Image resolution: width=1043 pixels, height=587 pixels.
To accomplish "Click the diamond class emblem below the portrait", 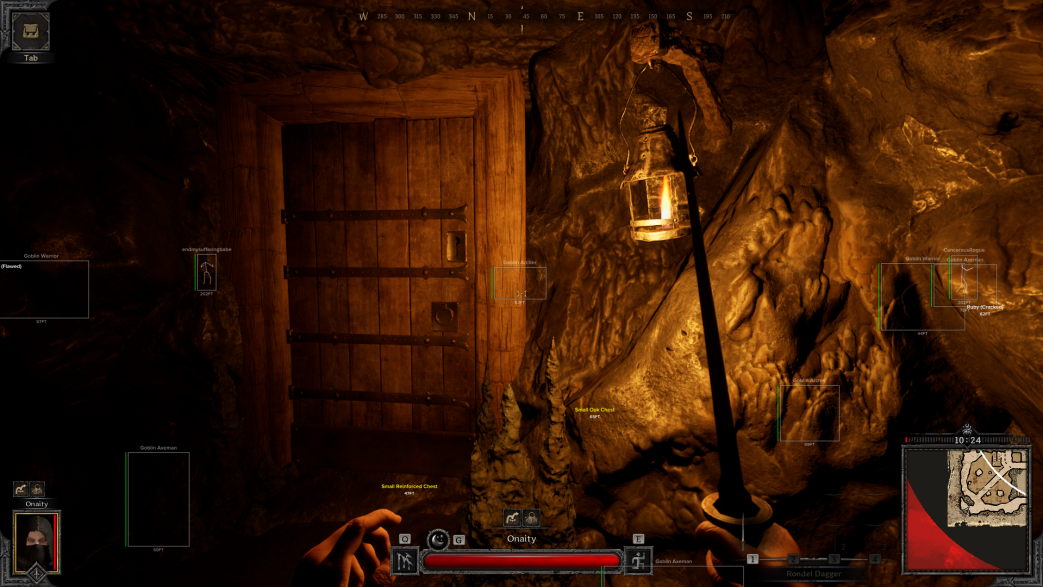I will (37, 573).
